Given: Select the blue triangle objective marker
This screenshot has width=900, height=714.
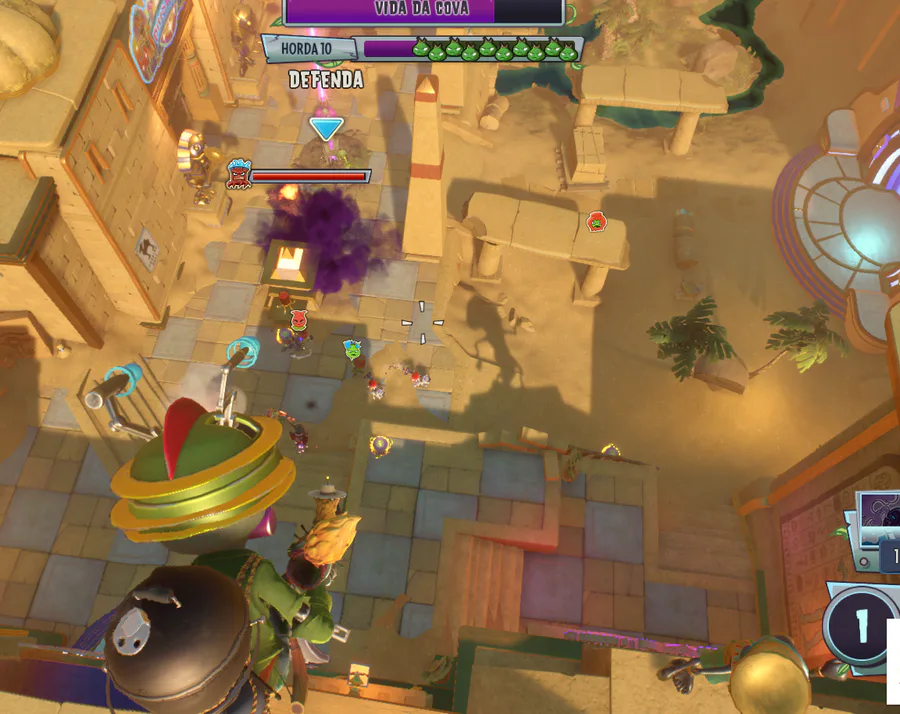Looking at the screenshot, I should (x=326, y=129).
